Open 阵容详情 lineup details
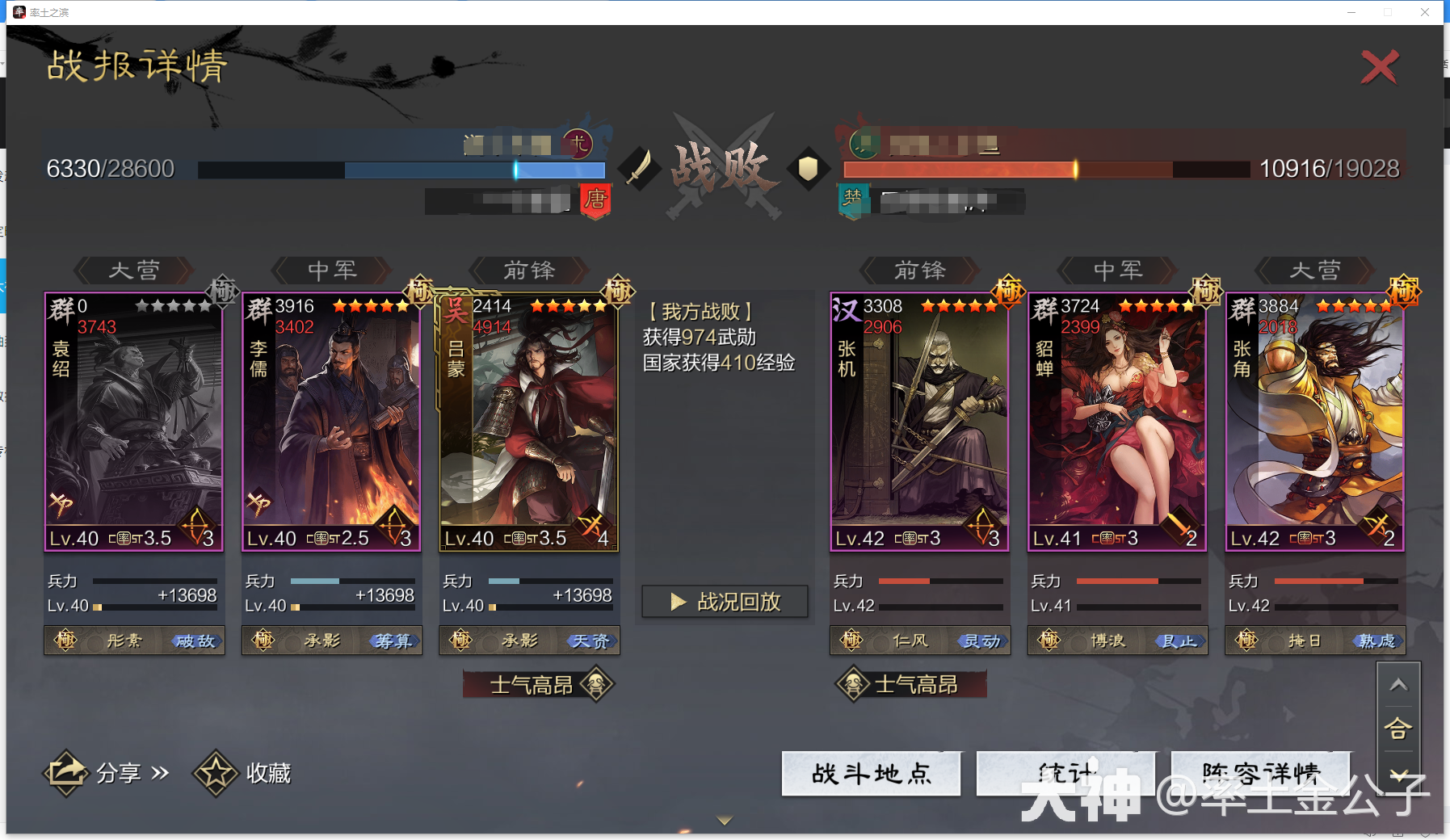 1259,773
